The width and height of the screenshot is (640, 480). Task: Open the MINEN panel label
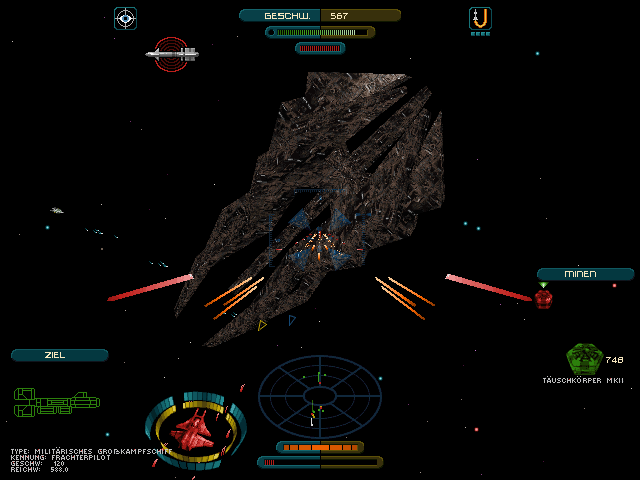click(585, 274)
